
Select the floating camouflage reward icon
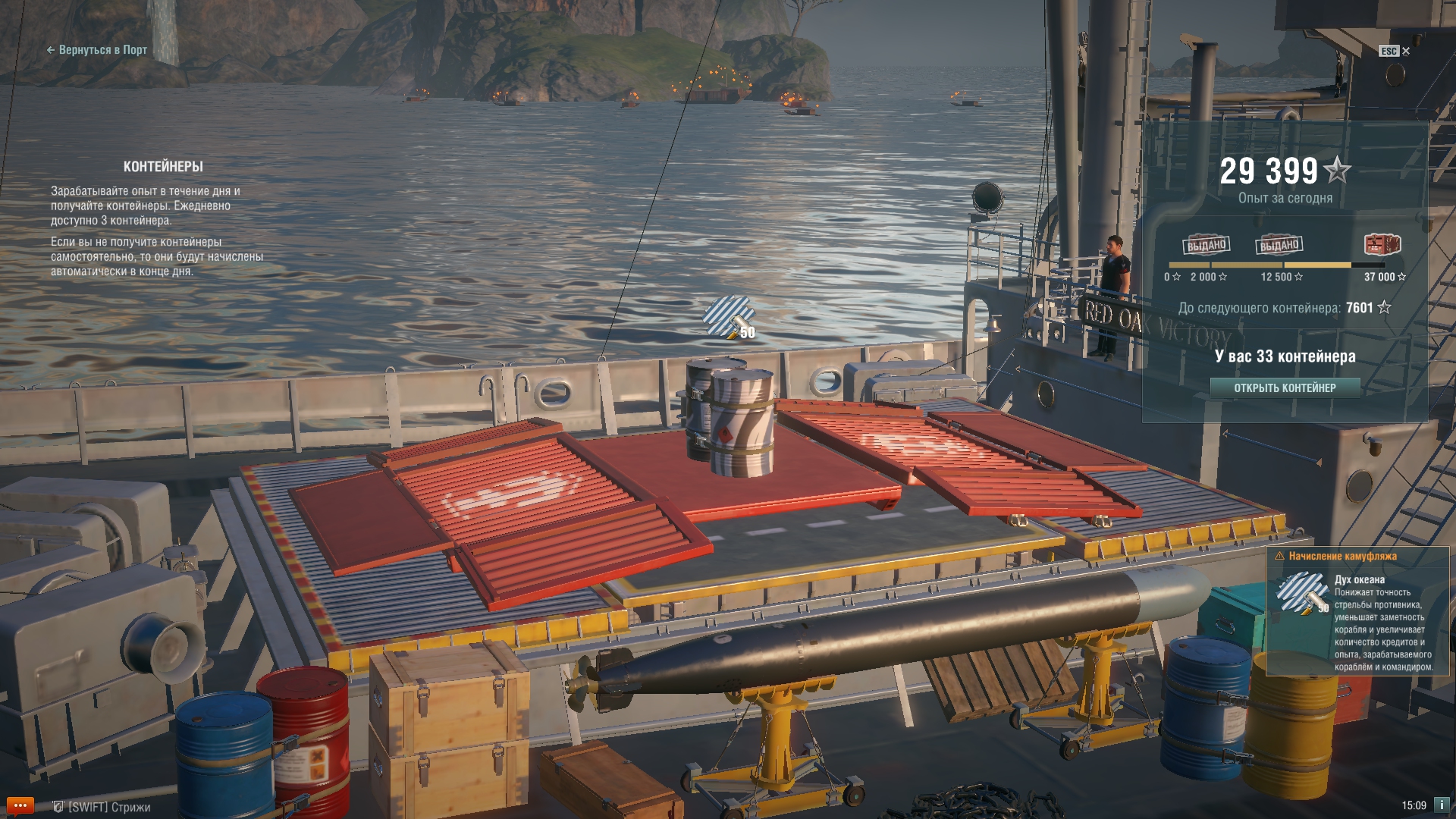729,317
